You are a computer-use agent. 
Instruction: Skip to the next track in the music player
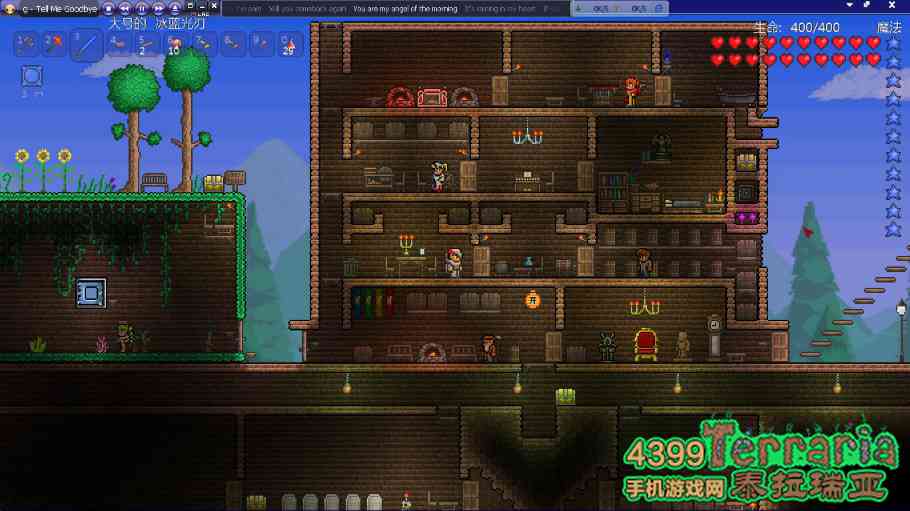pyautogui.click(x=157, y=8)
